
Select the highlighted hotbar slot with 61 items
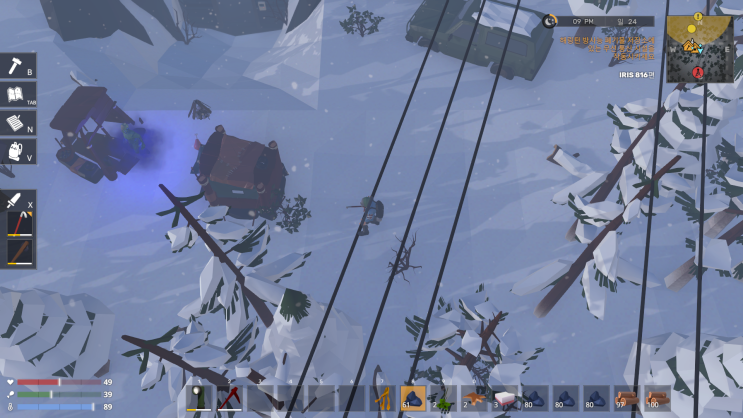413,399
